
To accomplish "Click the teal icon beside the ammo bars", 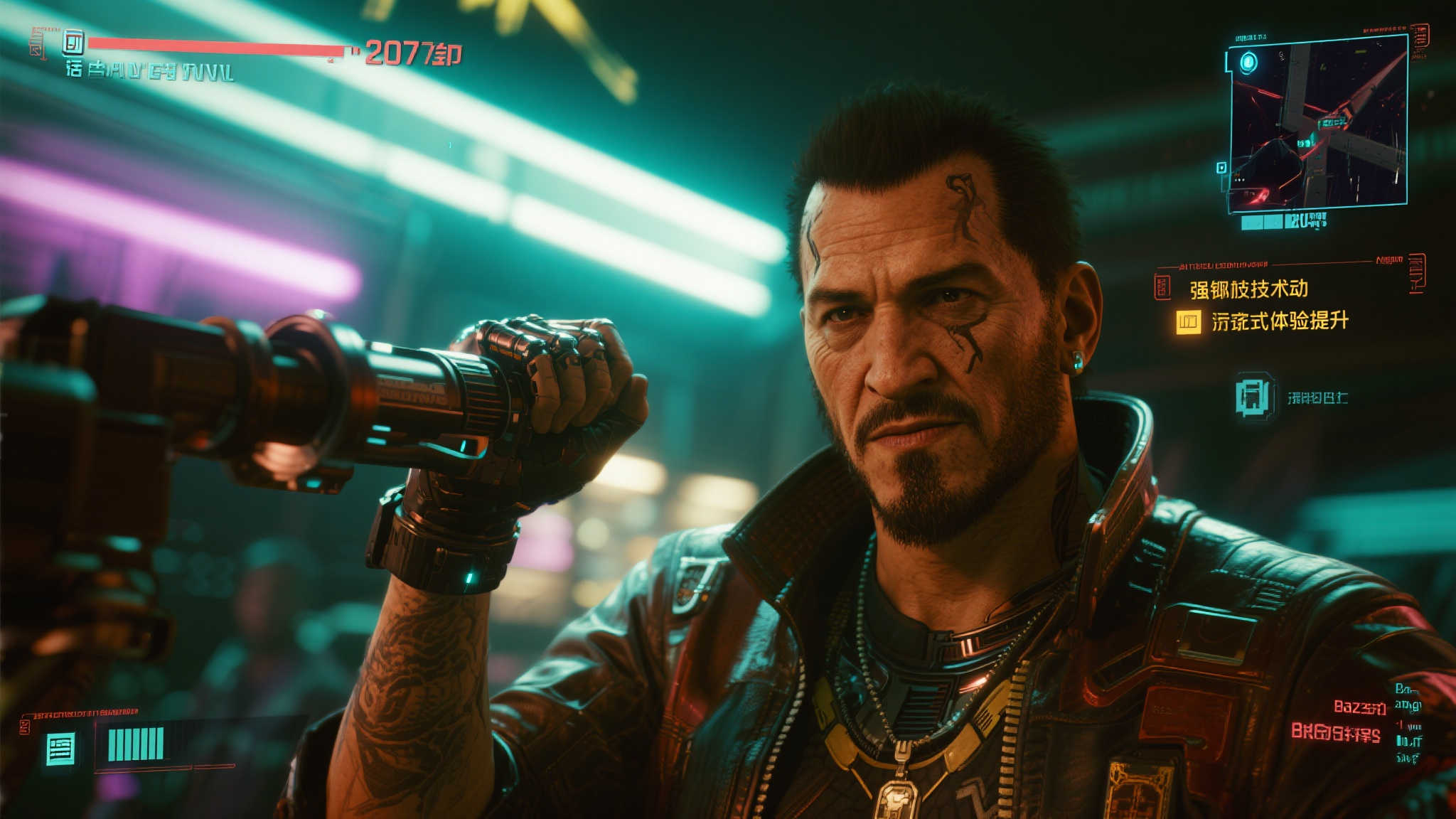I will (x=60, y=749).
